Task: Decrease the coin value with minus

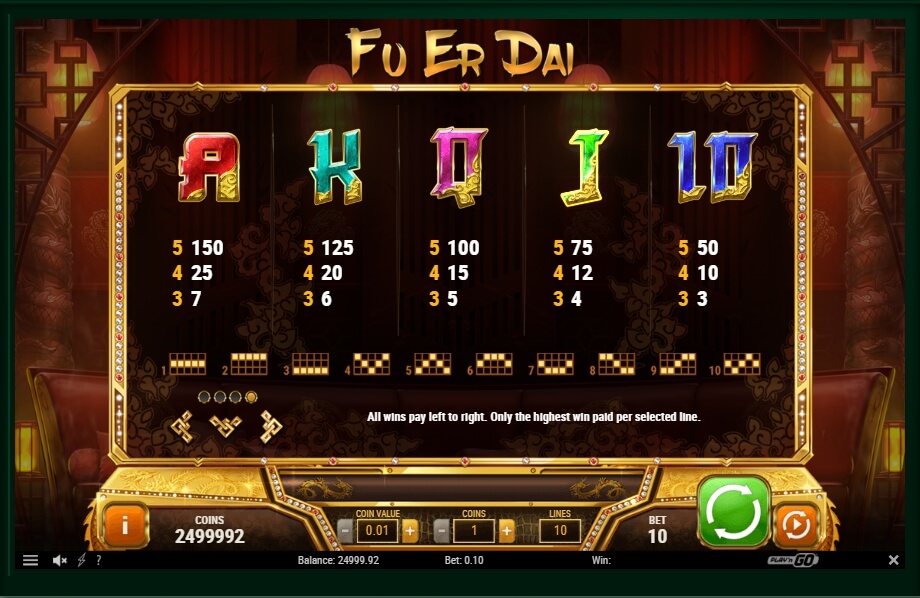Action: click(346, 531)
